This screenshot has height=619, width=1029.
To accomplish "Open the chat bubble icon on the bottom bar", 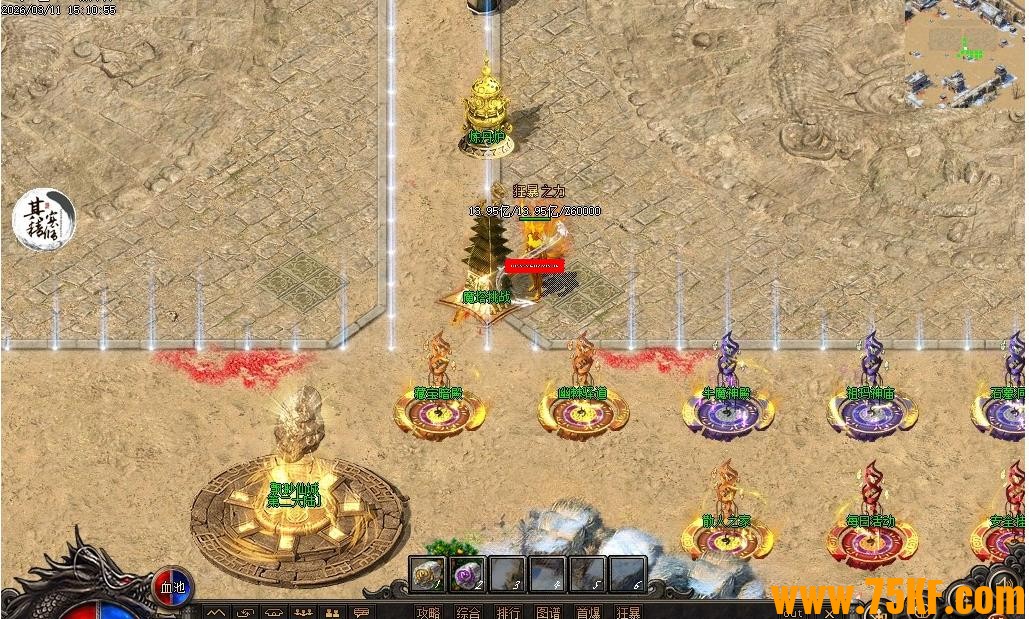I will (361, 612).
